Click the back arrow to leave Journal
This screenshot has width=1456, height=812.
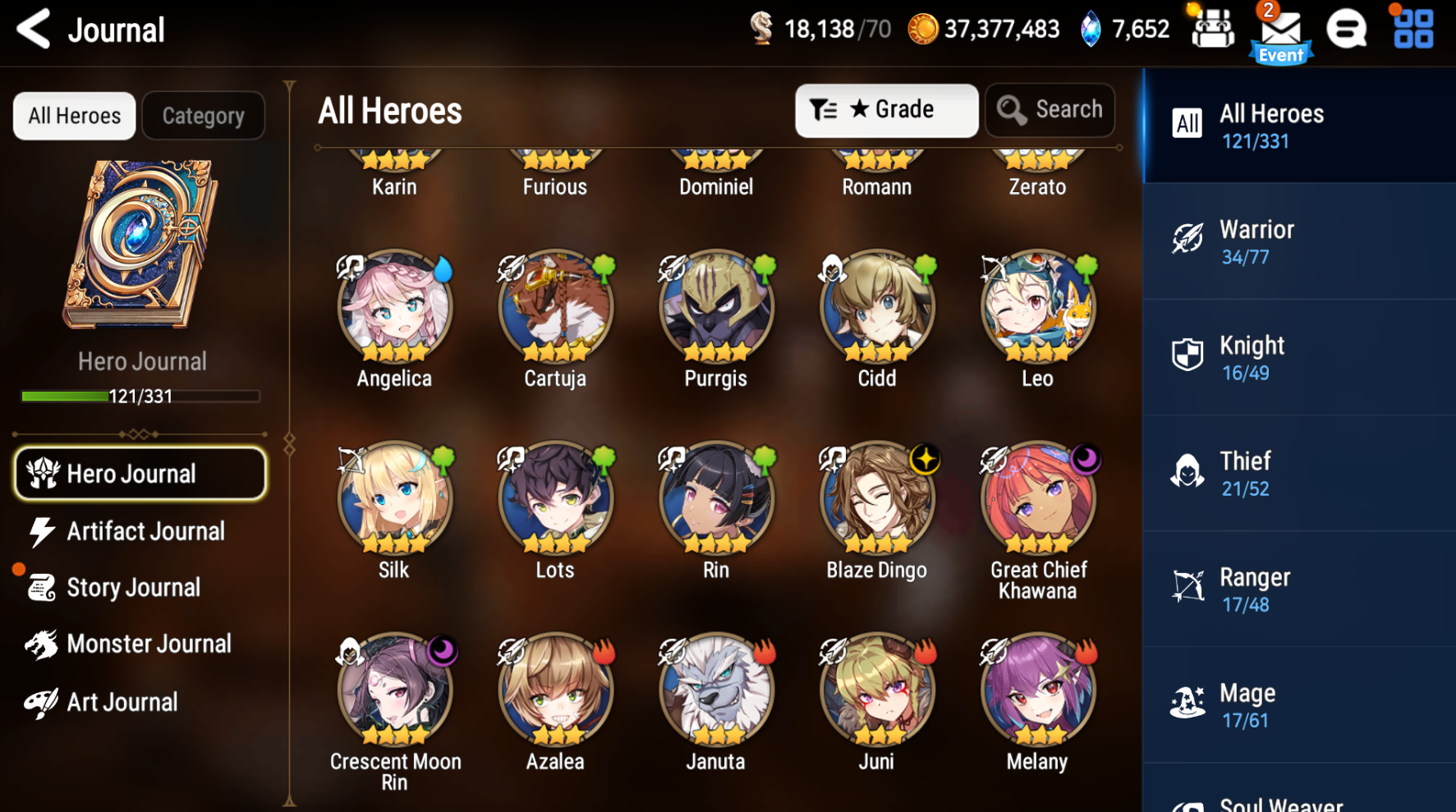(x=34, y=28)
